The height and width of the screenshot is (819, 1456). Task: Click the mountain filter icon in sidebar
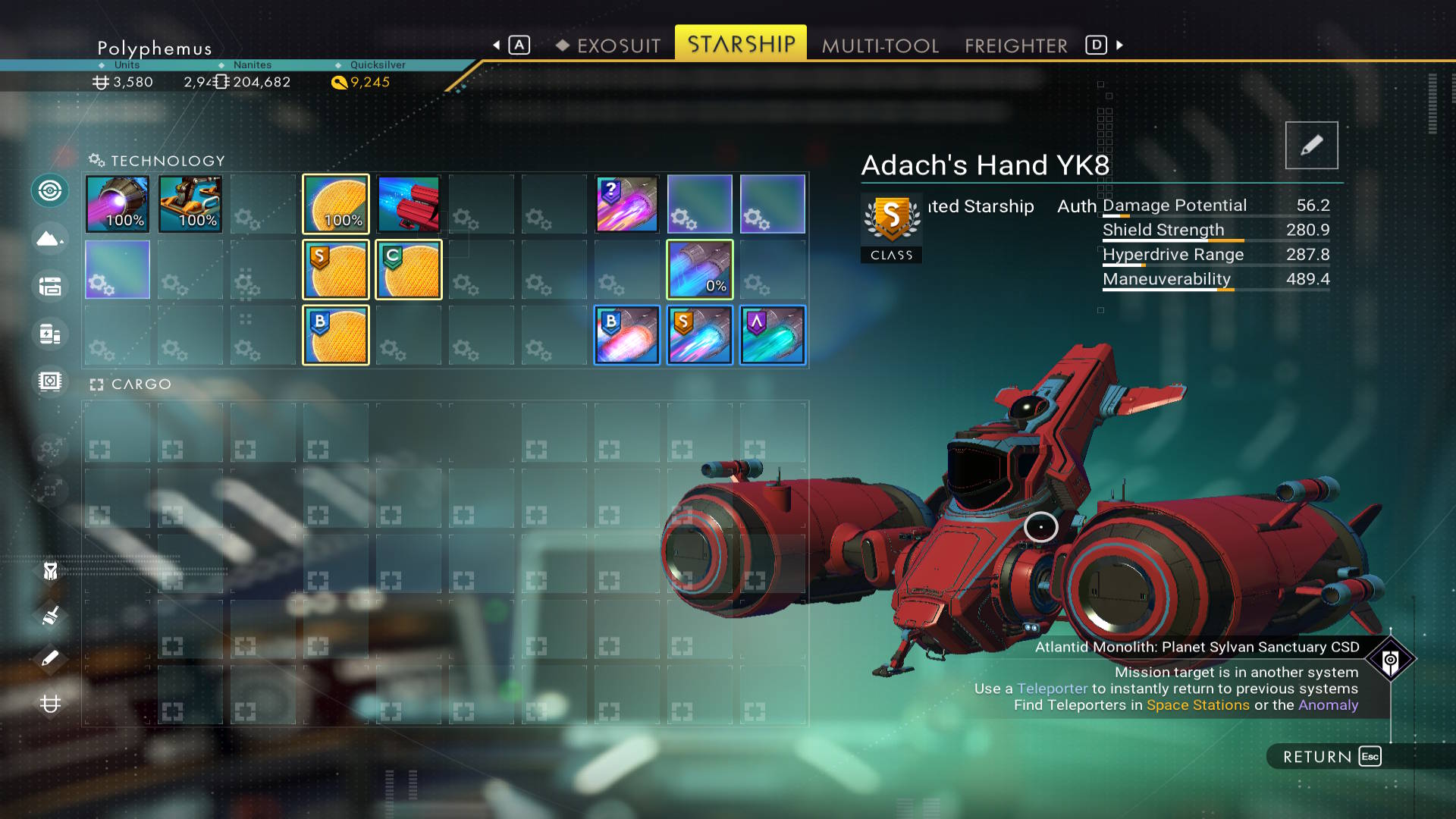tap(50, 239)
